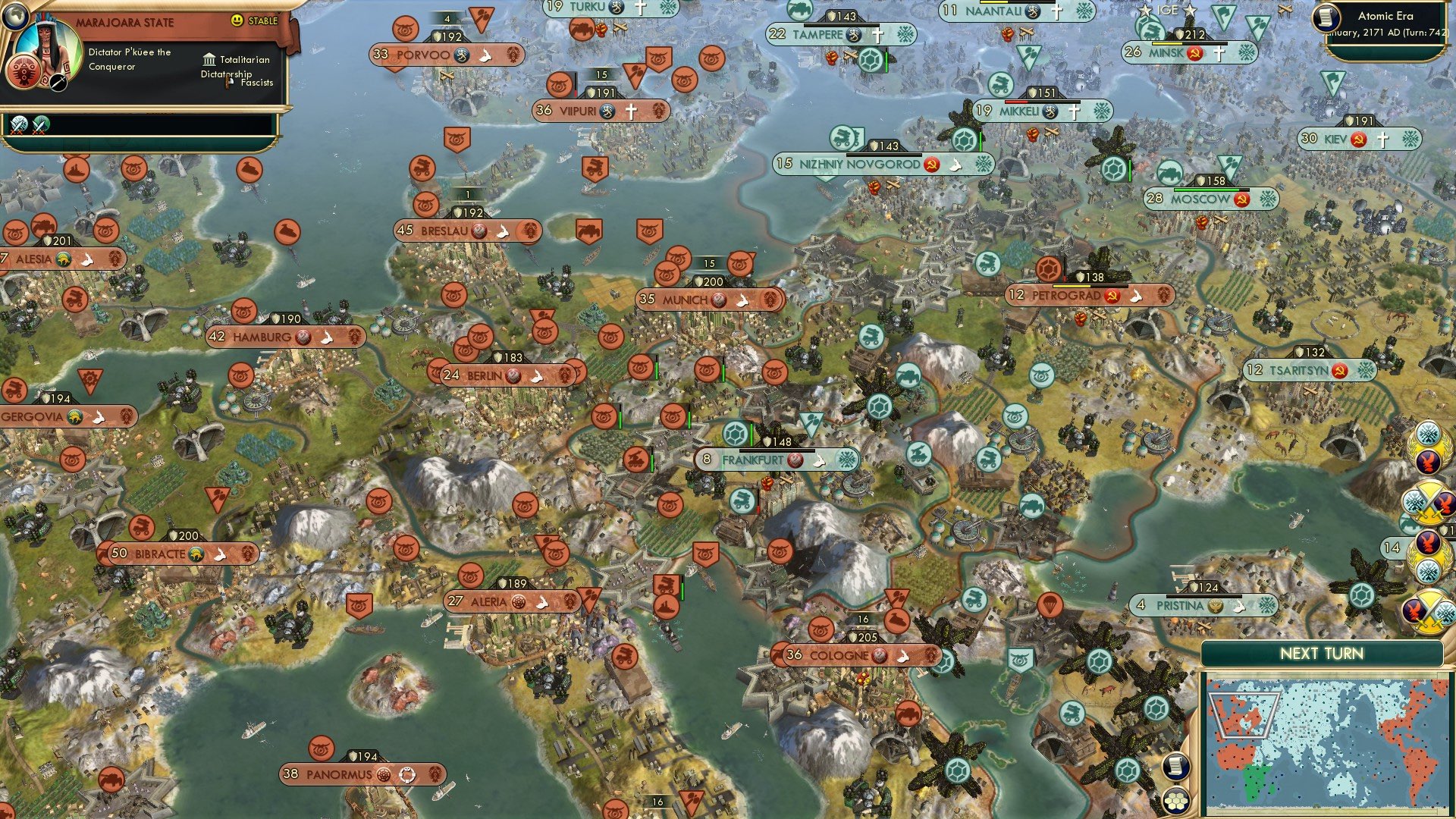The image size is (1456, 819).
Task: Toggle strategic view with the hexagon button
Action: coord(1176,801)
